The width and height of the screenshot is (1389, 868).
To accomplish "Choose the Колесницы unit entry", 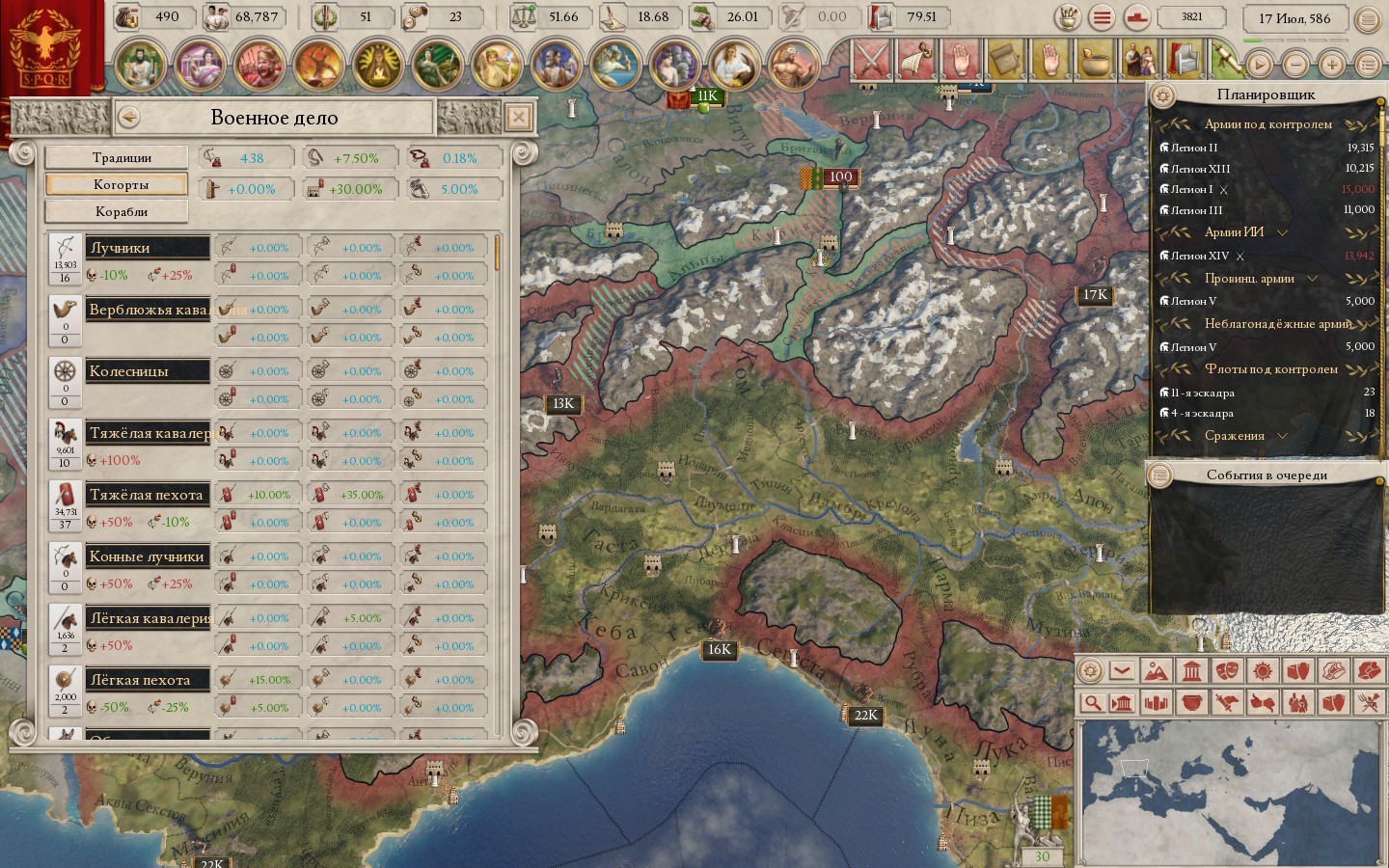I will tap(147, 371).
